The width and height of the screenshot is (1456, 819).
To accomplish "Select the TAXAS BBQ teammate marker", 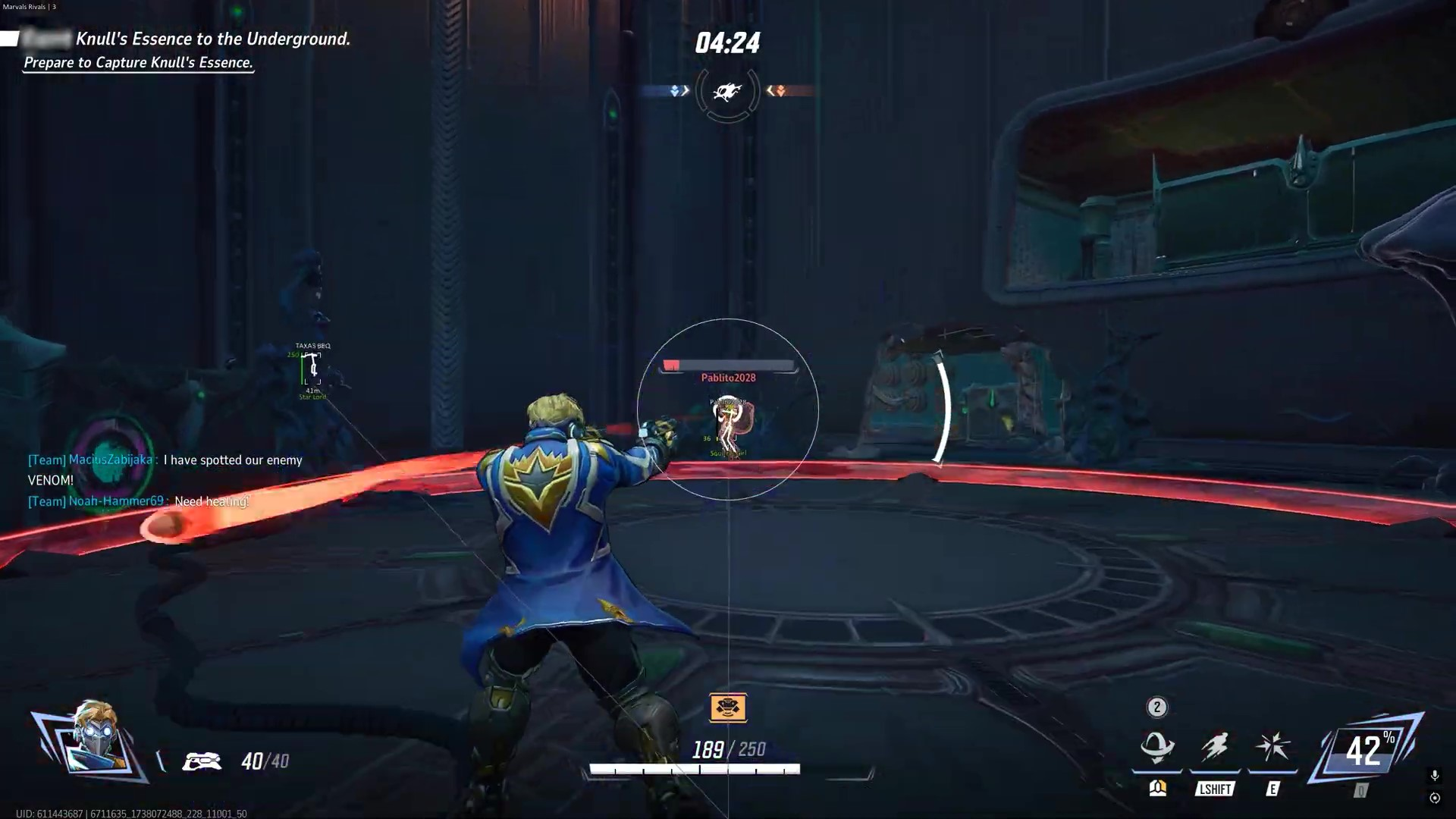I will coord(312,369).
